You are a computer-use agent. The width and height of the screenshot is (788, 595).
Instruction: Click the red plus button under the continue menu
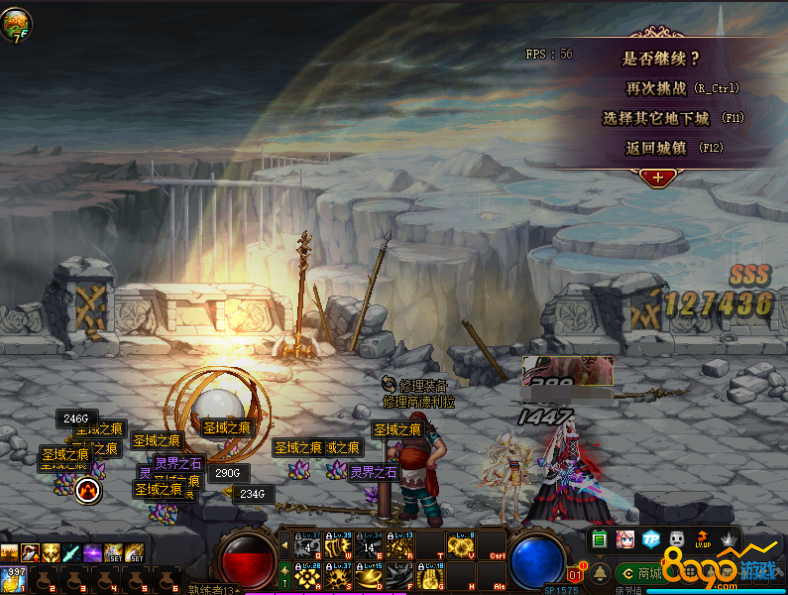pos(658,177)
